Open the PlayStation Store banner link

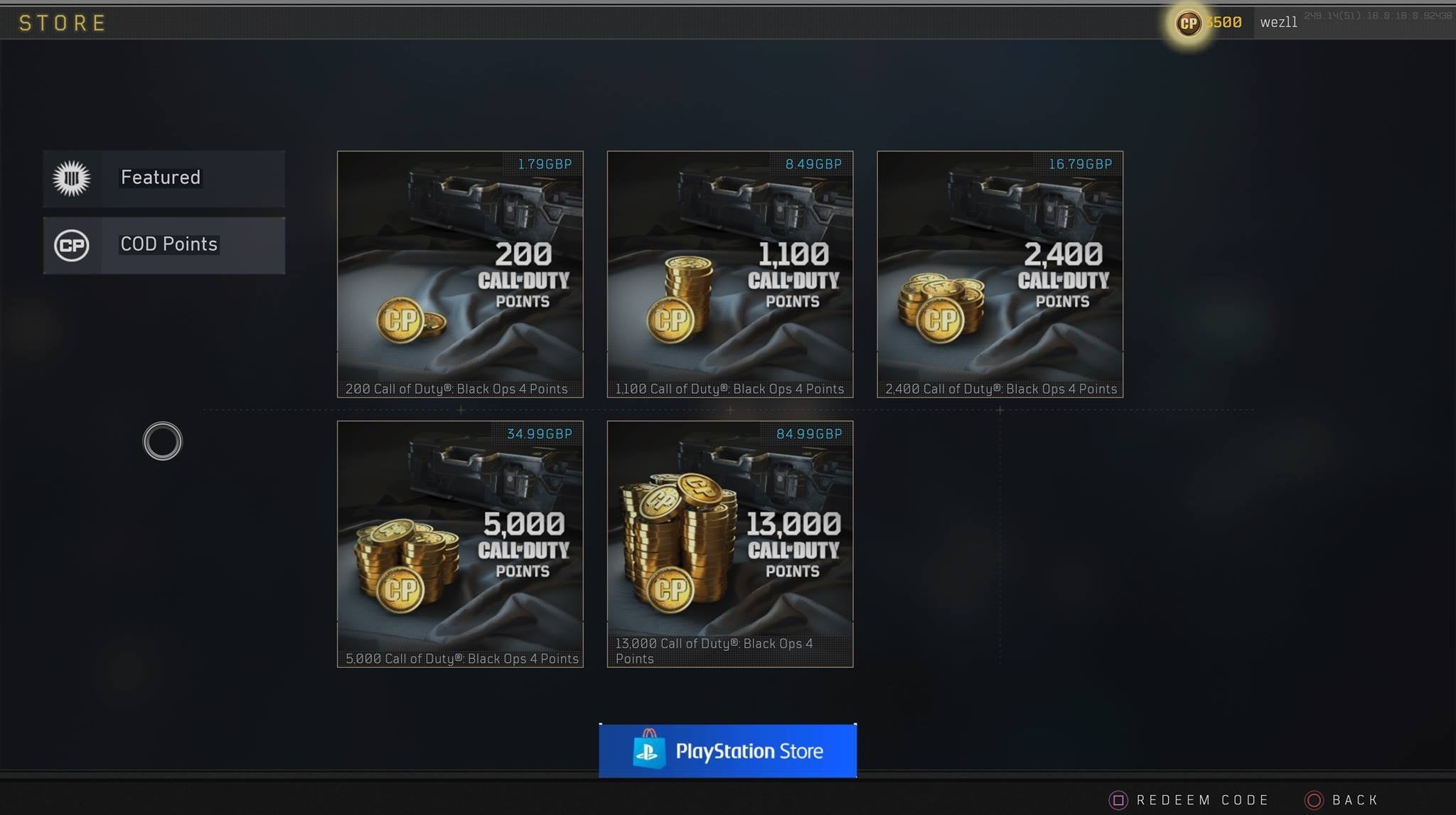pyautogui.click(x=728, y=750)
